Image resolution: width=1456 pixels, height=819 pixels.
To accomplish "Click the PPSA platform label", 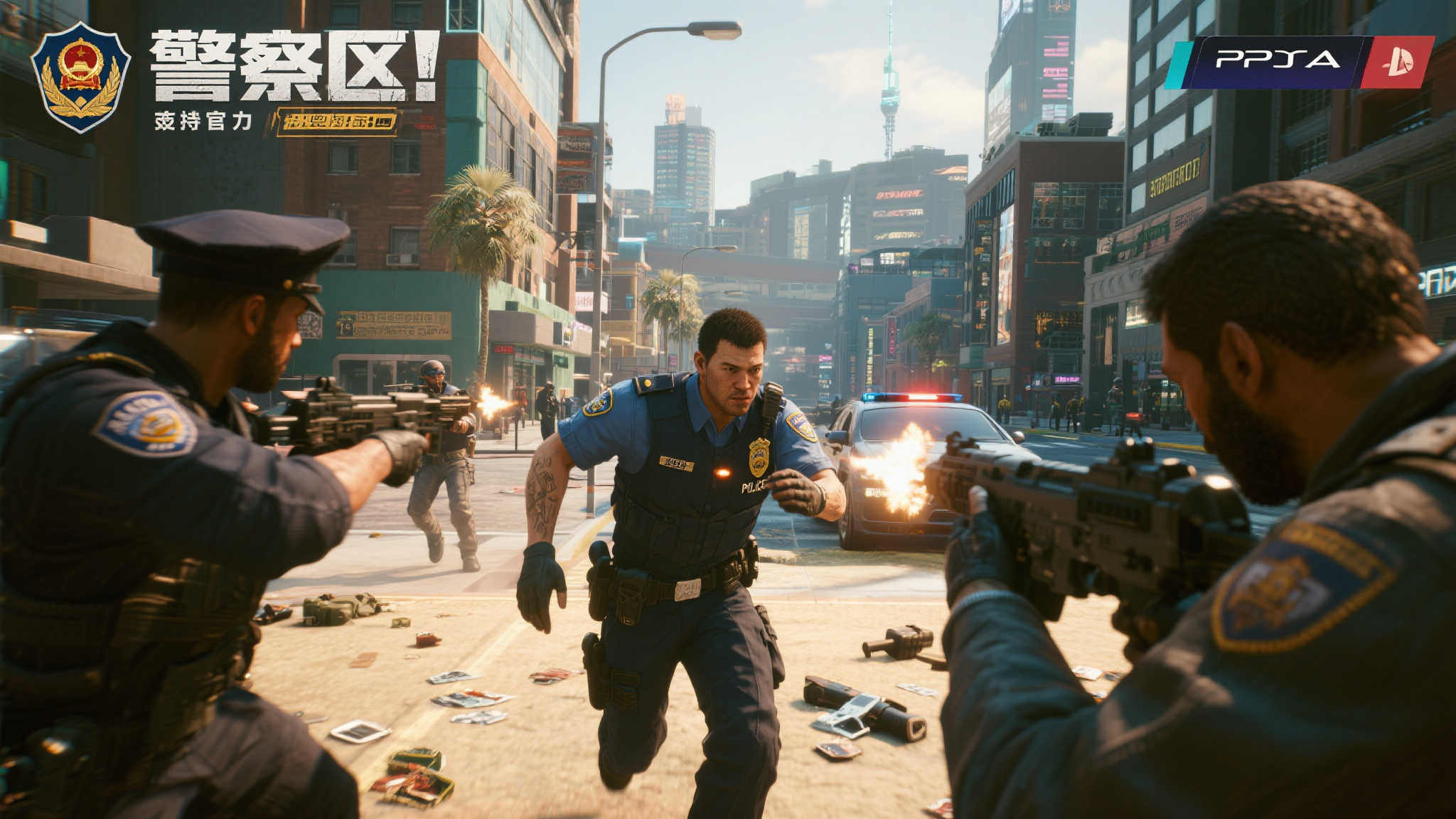I will 1277,60.
